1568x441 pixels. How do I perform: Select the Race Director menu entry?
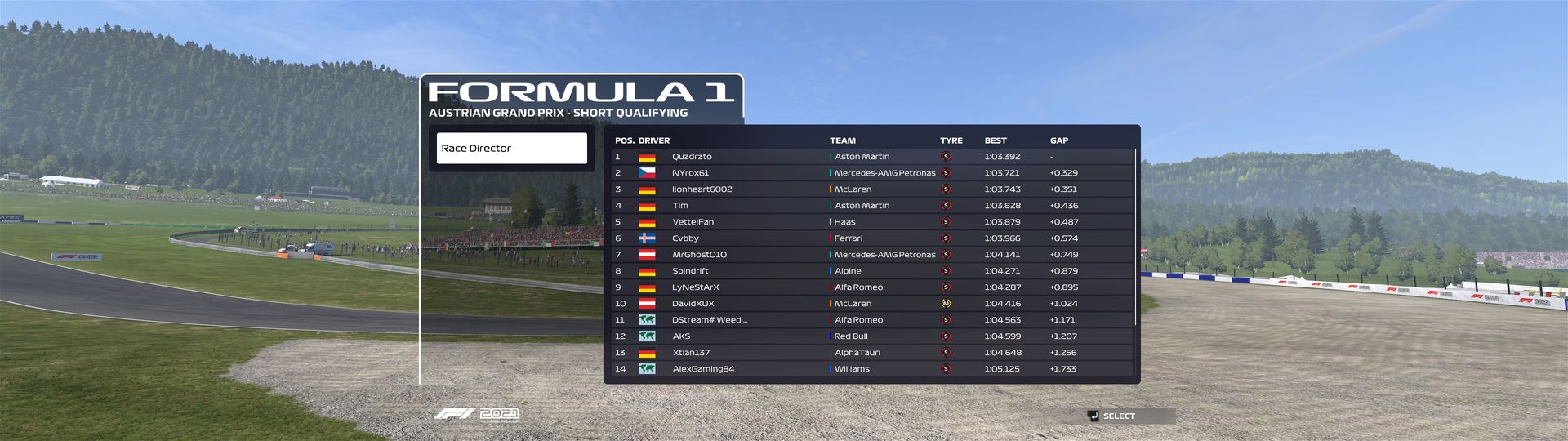[511, 149]
